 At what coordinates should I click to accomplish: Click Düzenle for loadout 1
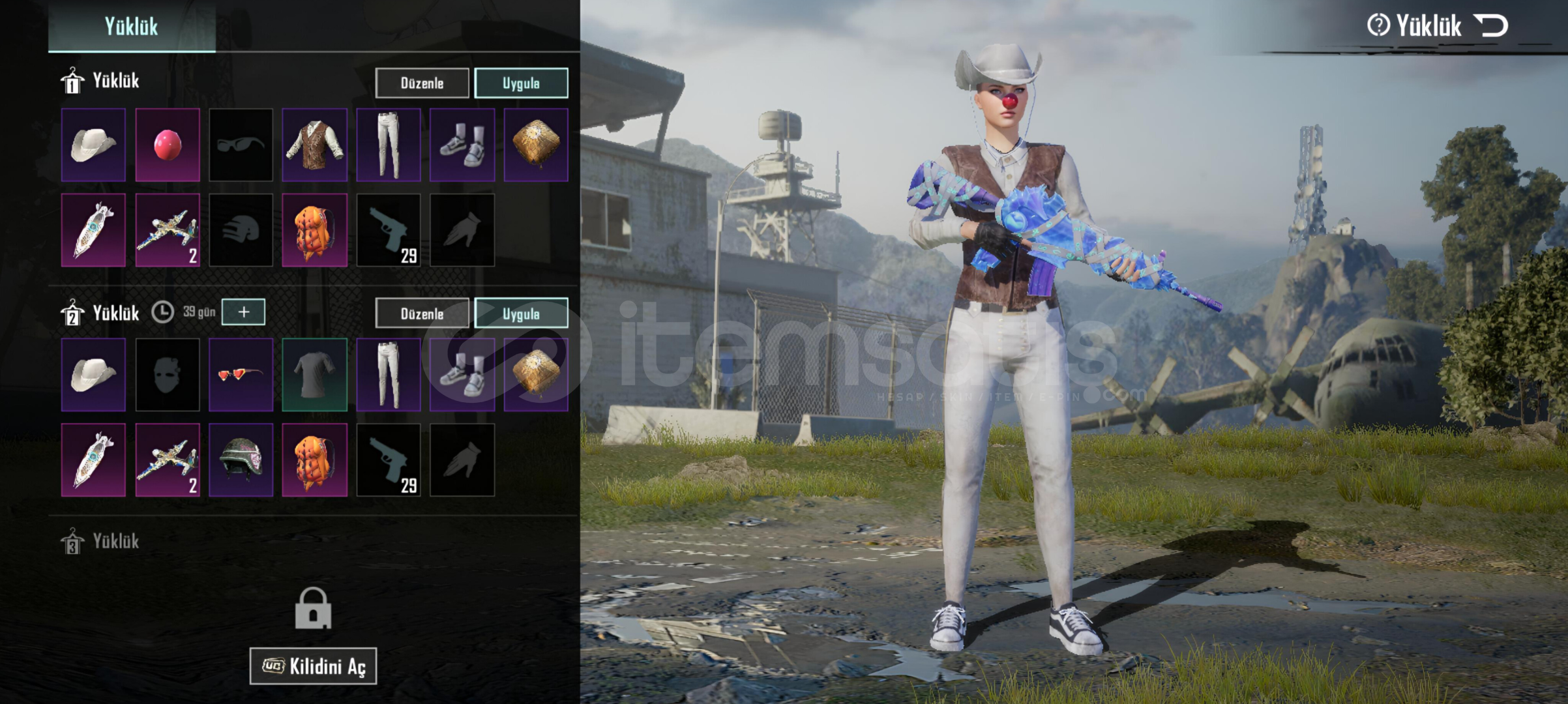pos(422,83)
